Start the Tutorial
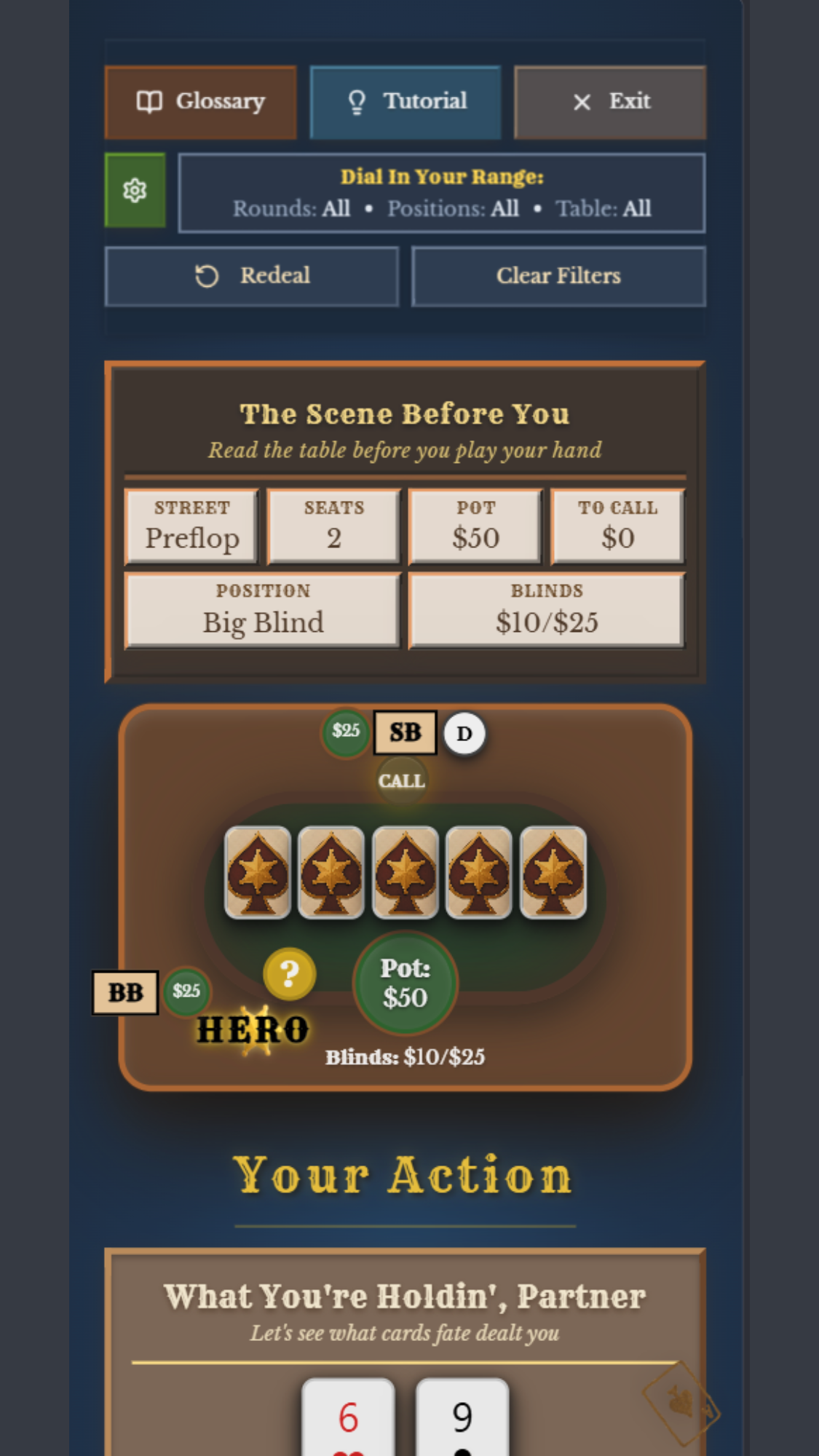Viewport: 819px width, 1456px height. pyautogui.click(x=405, y=102)
